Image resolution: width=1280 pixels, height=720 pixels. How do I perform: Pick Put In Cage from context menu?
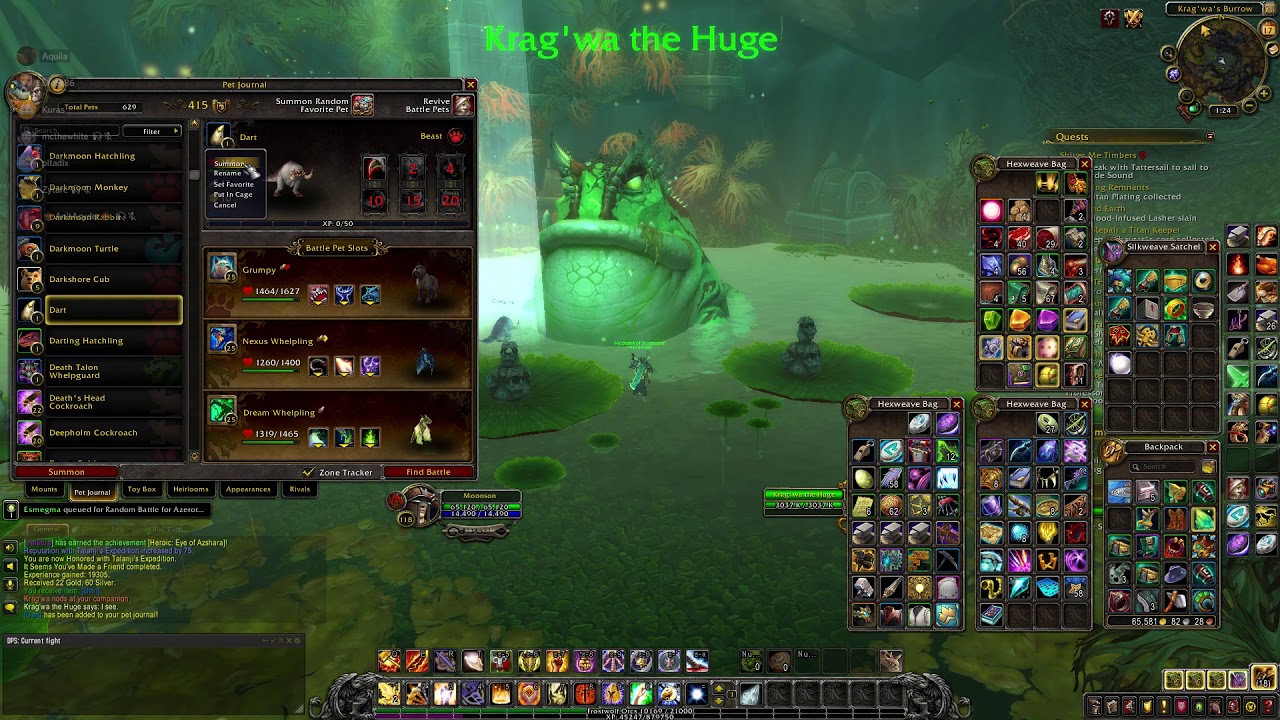pos(233,194)
